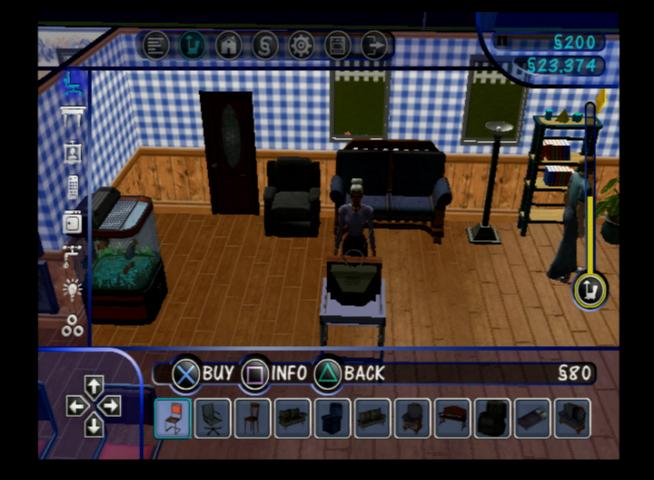This screenshot has height=480, width=654.
Task: Select the electronics category remote icon
Action: click(x=72, y=187)
